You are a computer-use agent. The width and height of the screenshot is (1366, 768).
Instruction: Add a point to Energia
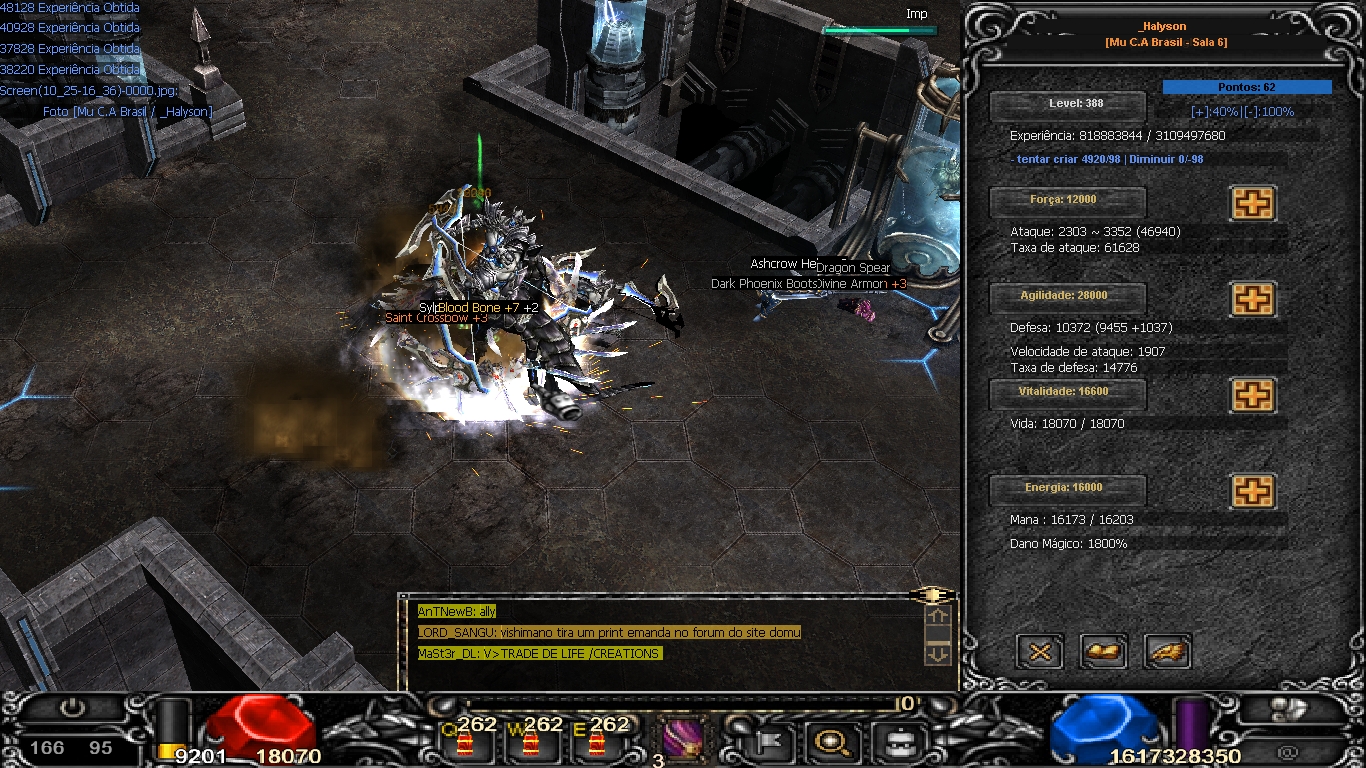tap(1252, 491)
